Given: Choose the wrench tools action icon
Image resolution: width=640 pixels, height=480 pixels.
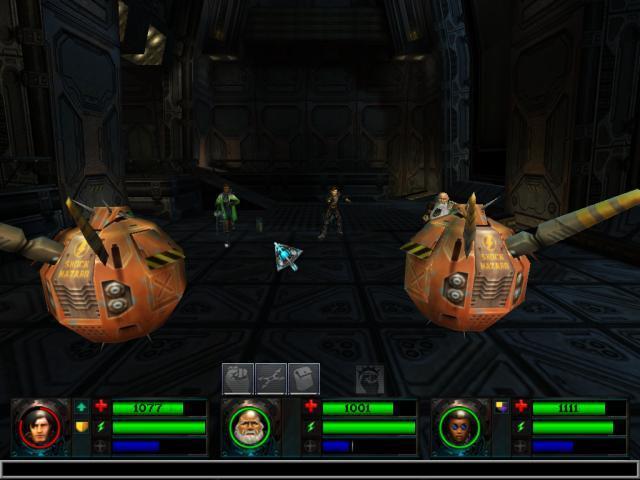Looking at the screenshot, I should point(270,378).
